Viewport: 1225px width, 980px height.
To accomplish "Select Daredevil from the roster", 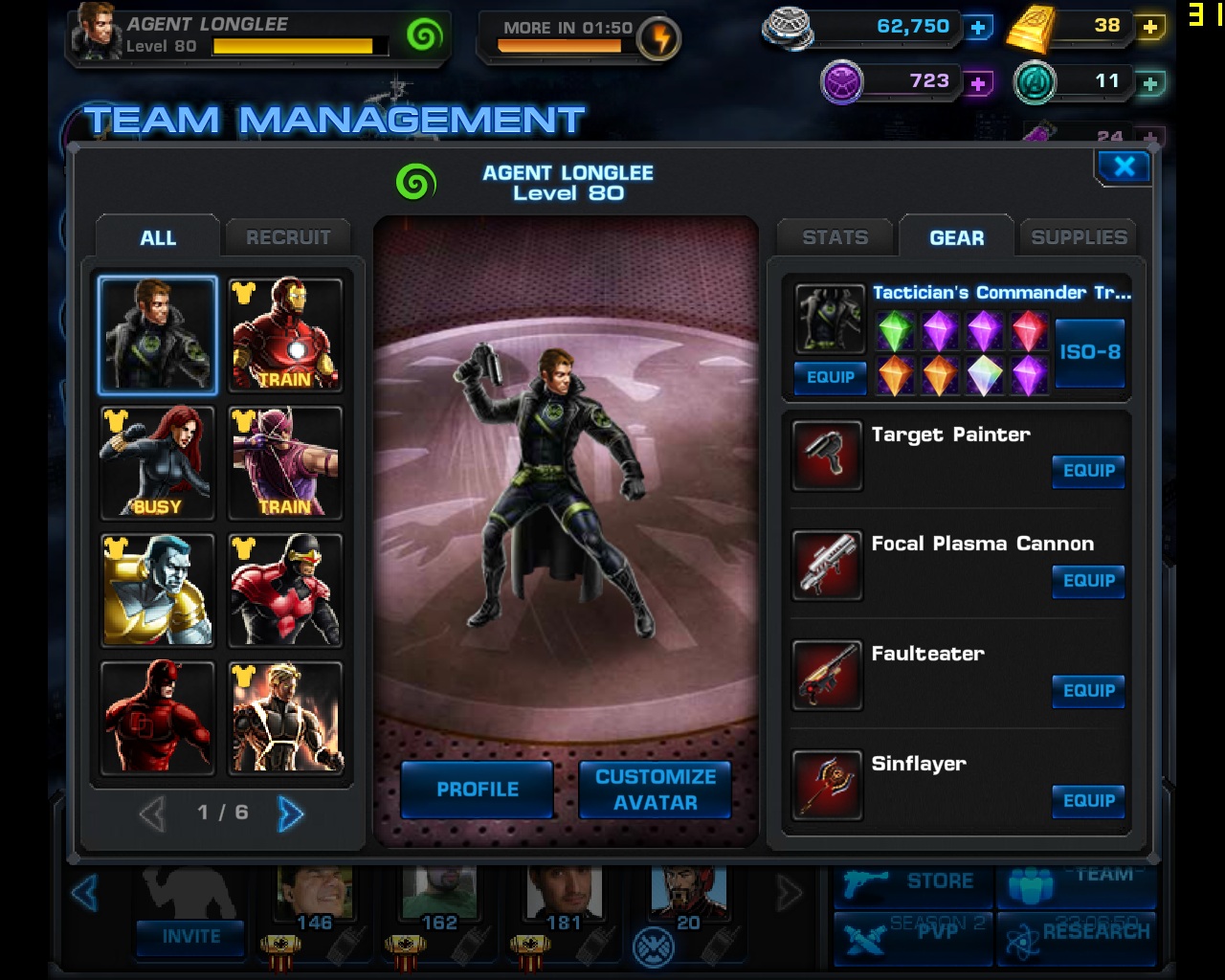I will coord(156,718).
